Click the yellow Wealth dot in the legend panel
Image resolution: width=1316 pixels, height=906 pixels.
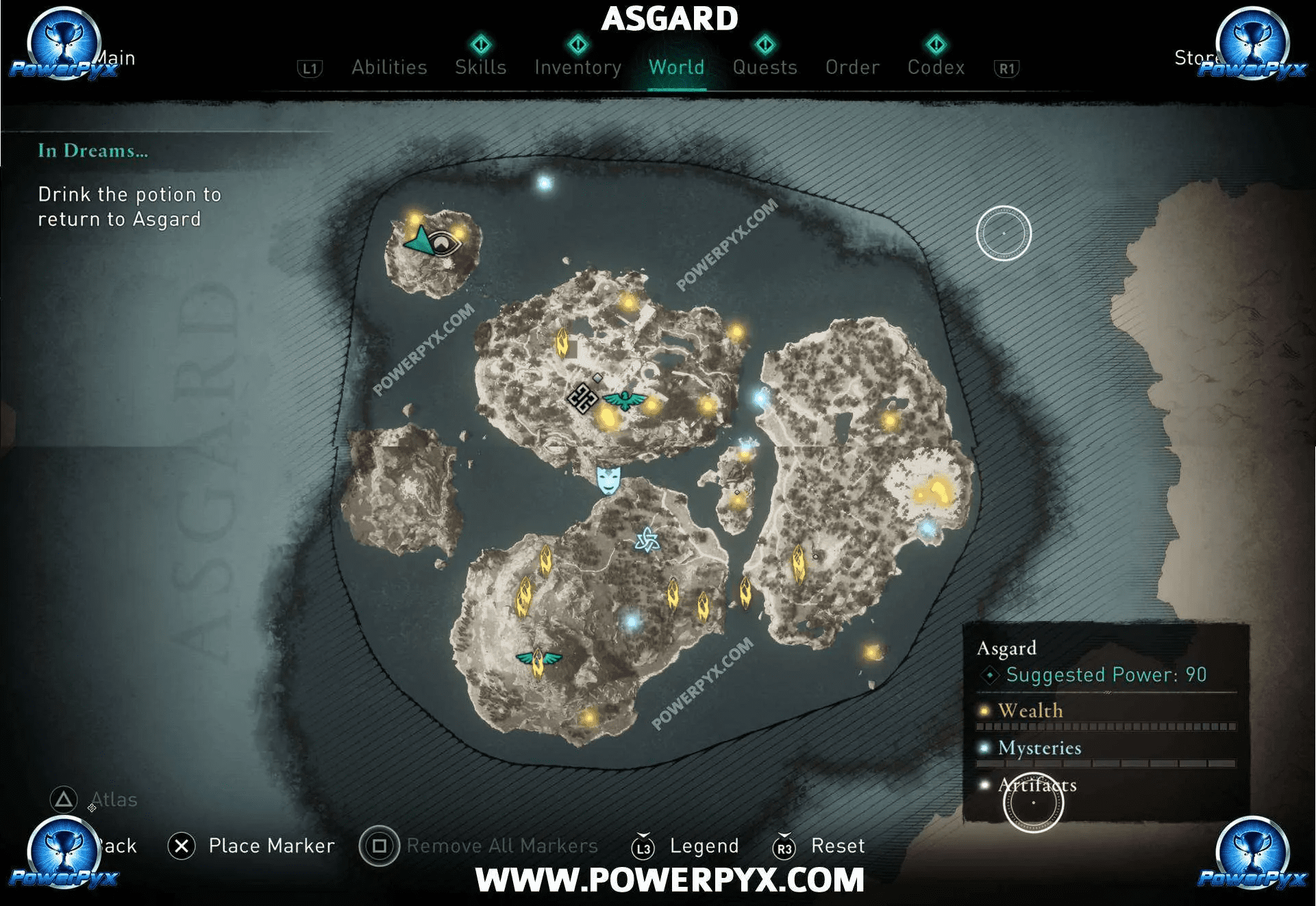click(984, 712)
